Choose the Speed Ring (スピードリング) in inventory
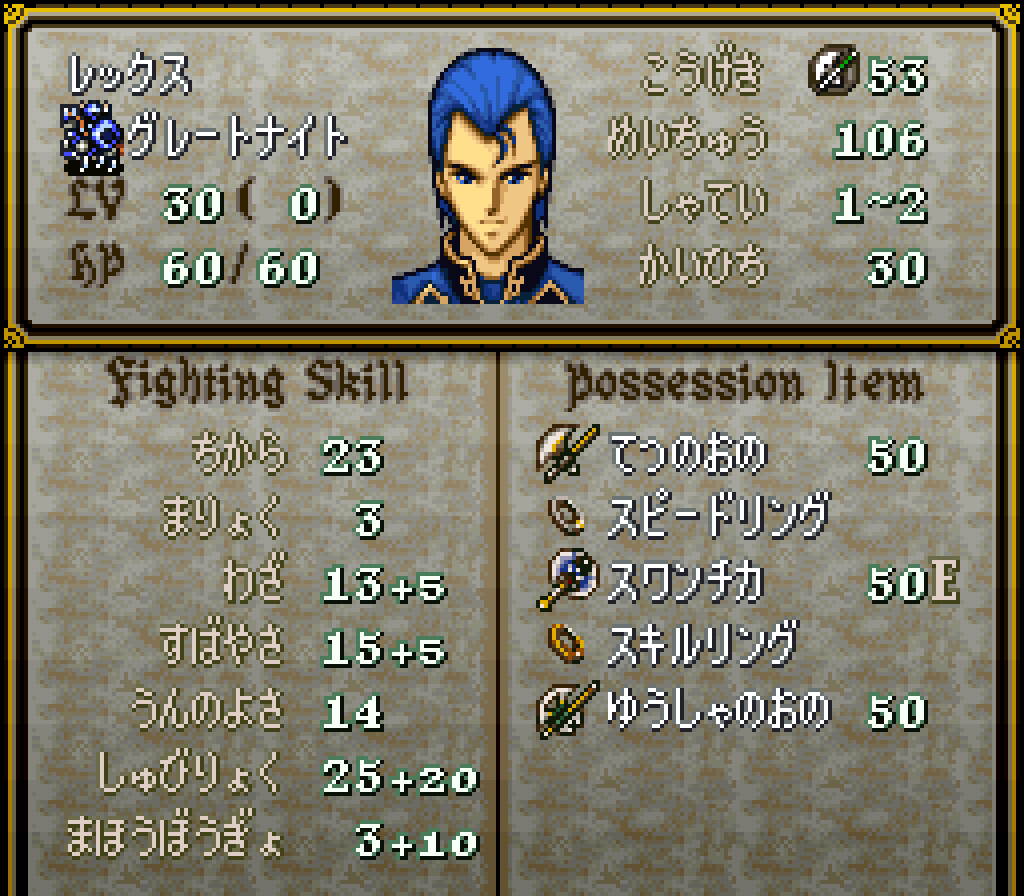This screenshot has width=1024, height=896. [718, 517]
